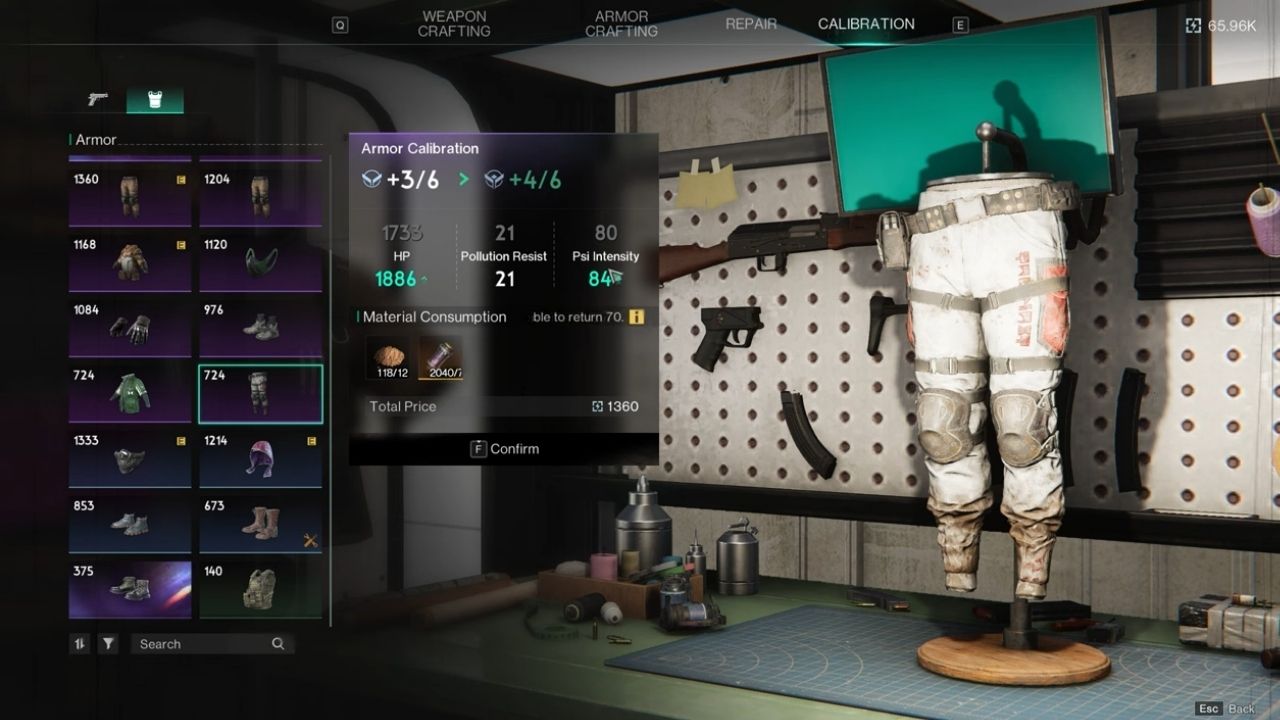Screen dimensions: 1280x720
Task: Click inside the Search field
Action: tap(190, 644)
